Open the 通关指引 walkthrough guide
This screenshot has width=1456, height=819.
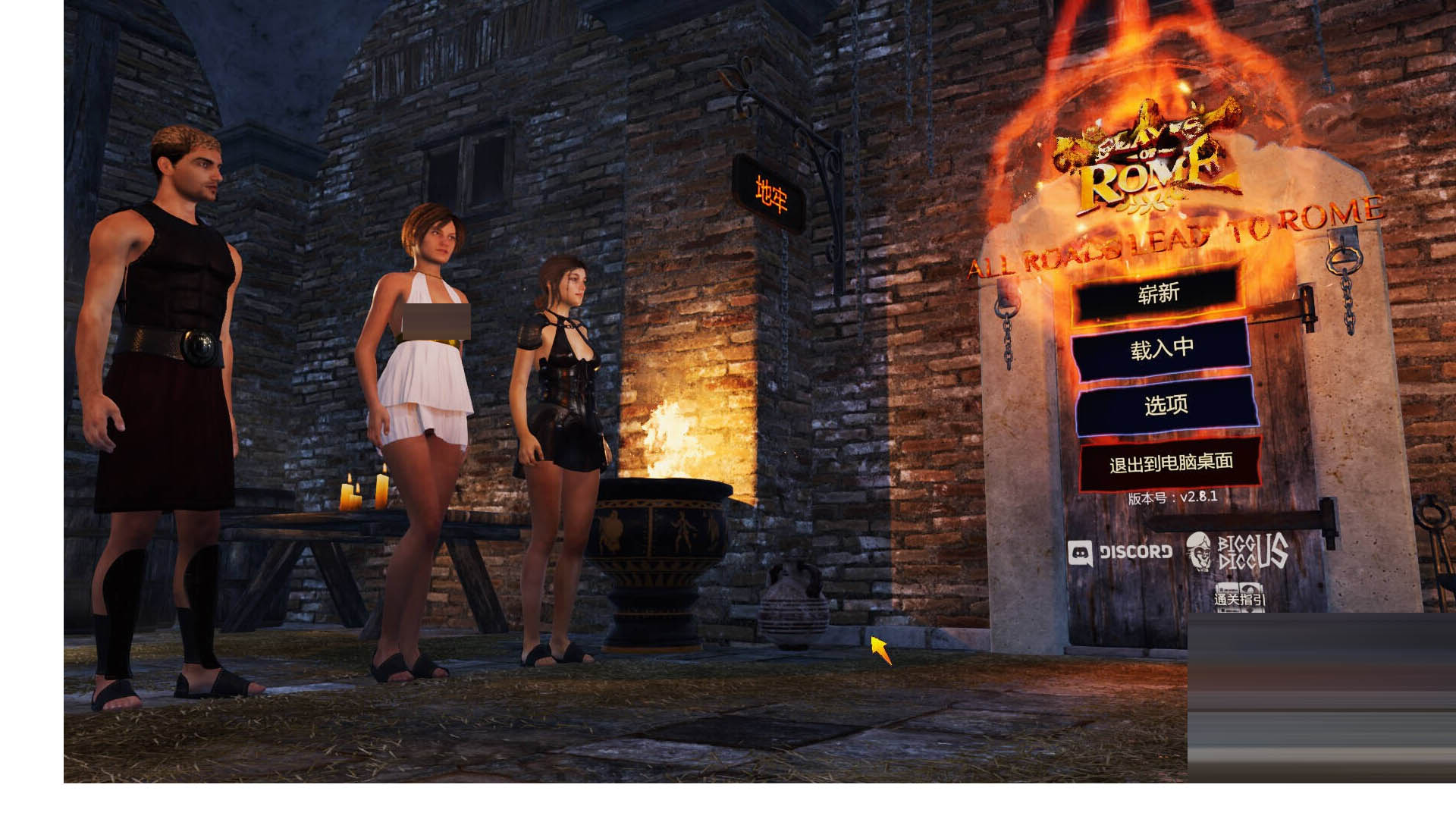(1239, 597)
